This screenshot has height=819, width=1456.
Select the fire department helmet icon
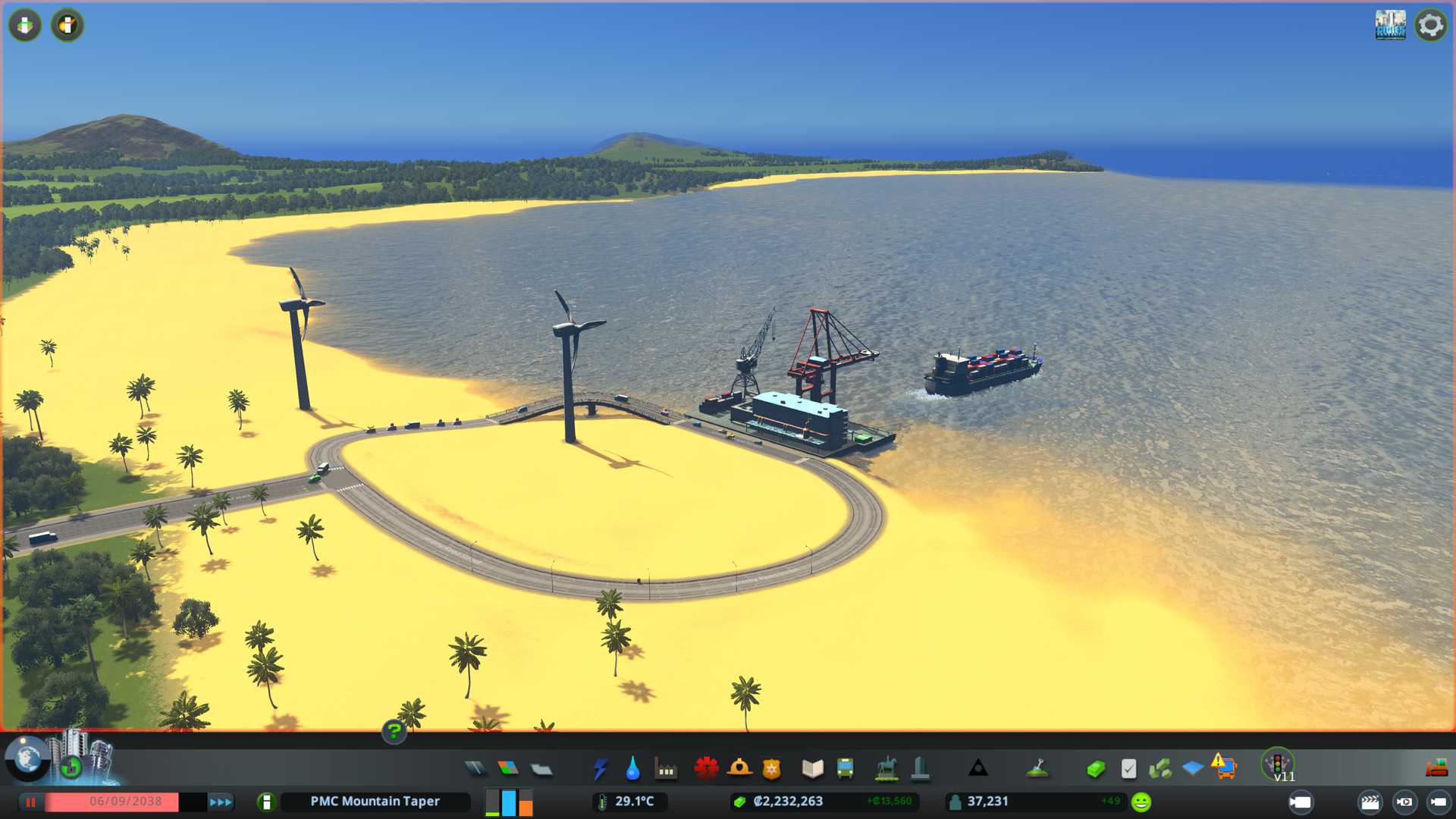pos(739,769)
